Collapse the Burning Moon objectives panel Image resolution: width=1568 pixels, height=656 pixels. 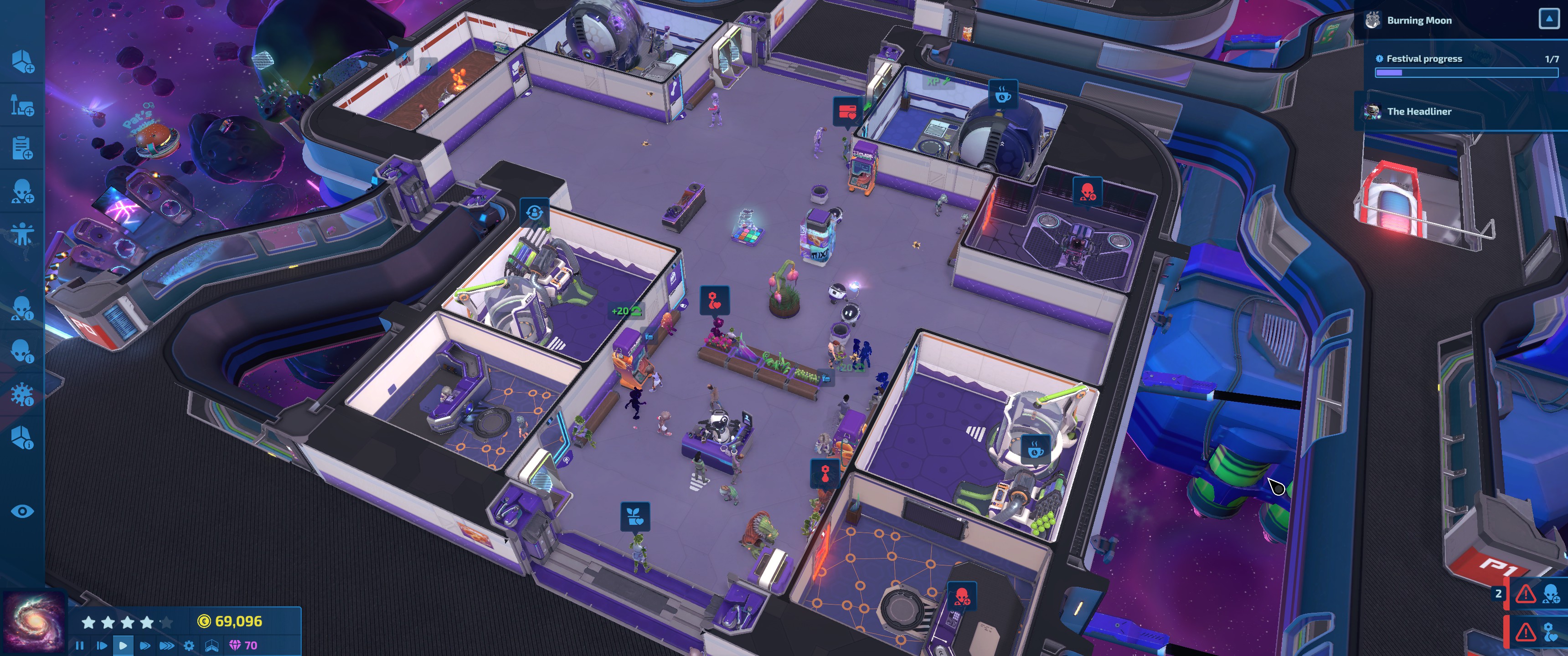(1548, 20)
